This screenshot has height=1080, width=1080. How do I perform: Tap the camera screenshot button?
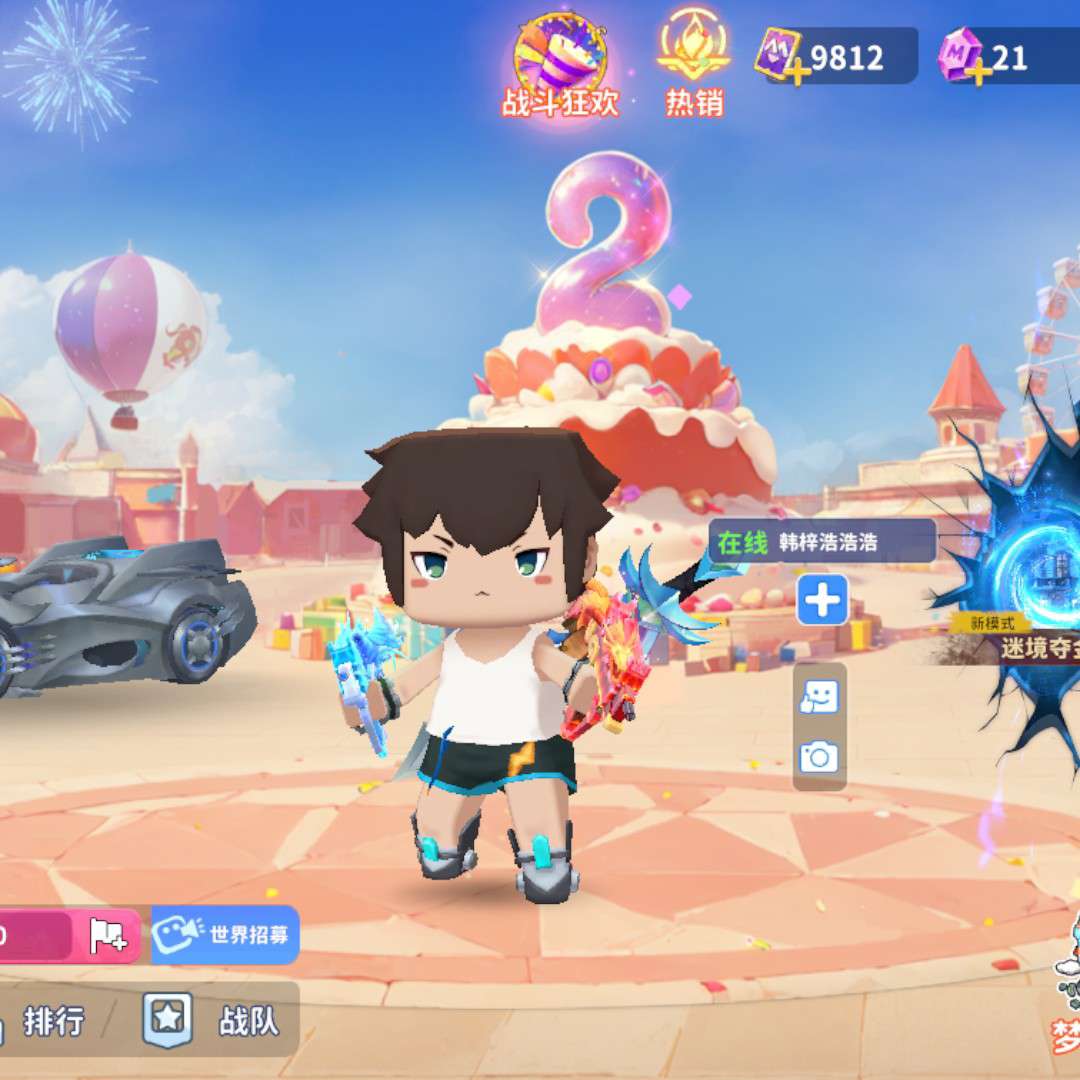pos(820,757)
